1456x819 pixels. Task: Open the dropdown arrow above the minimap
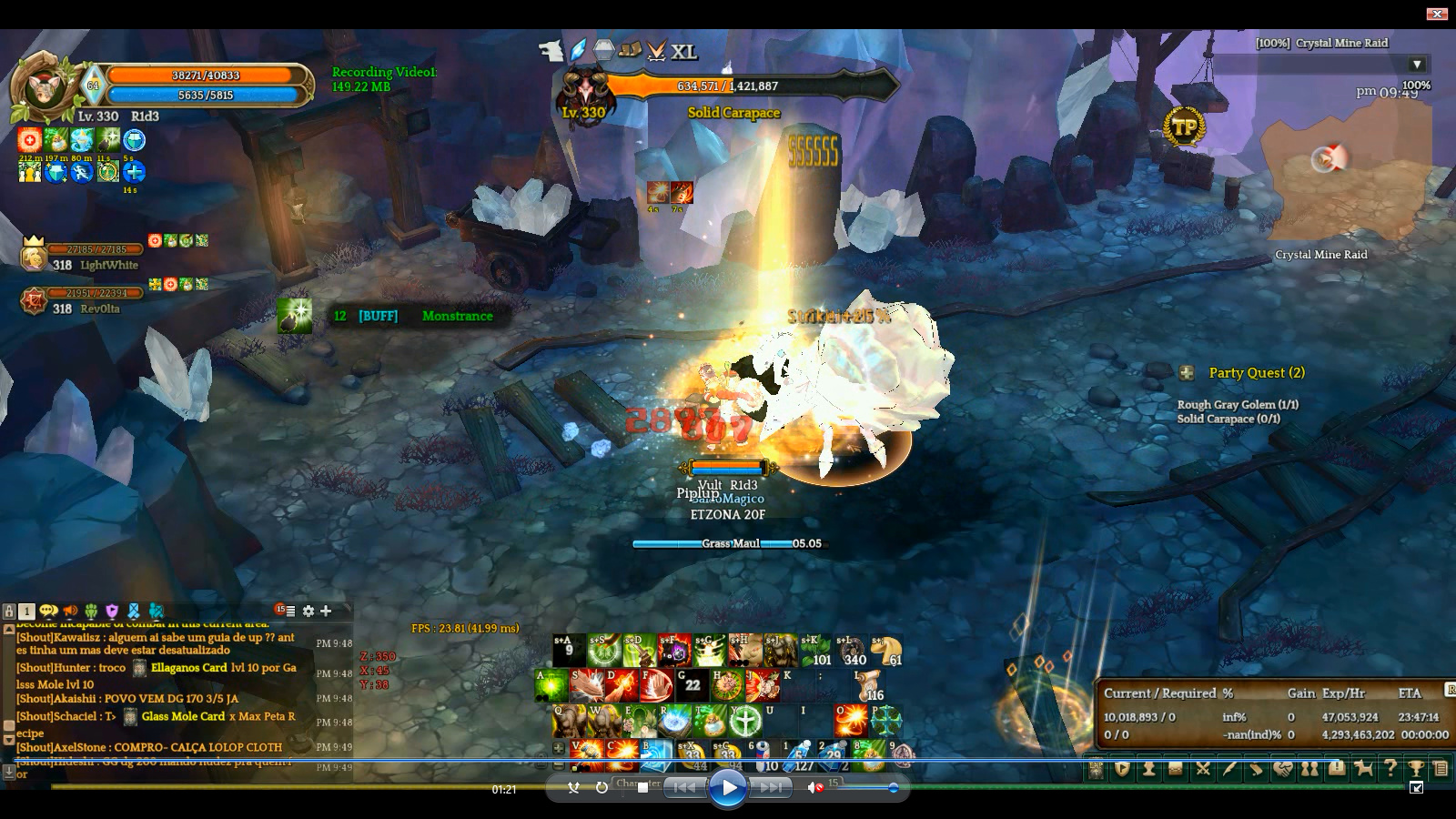click(1417, 65)
